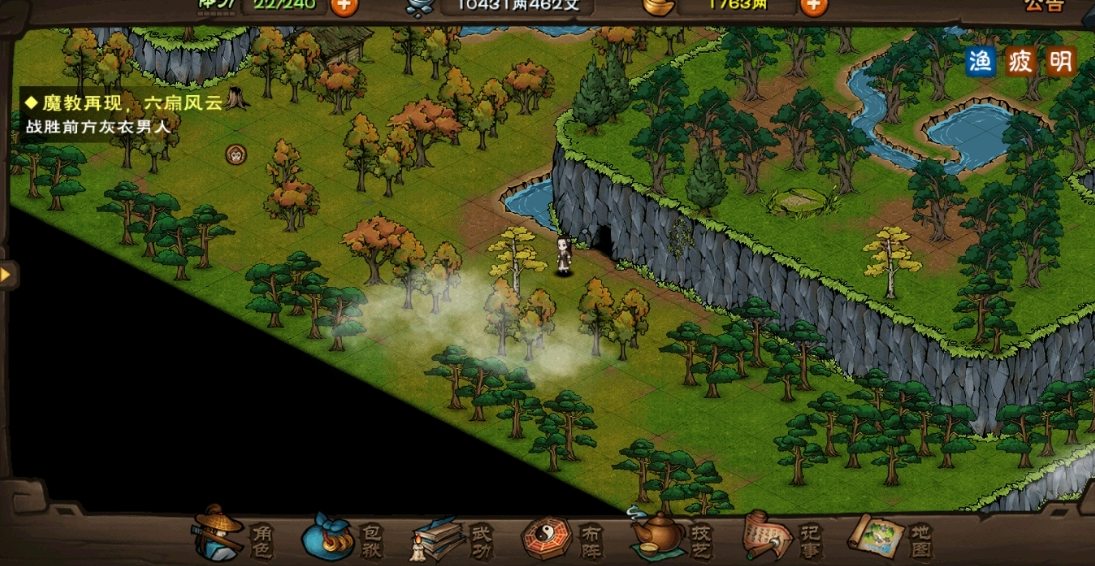
Task: Open the 布阵 formation menu
Action: 559,538
